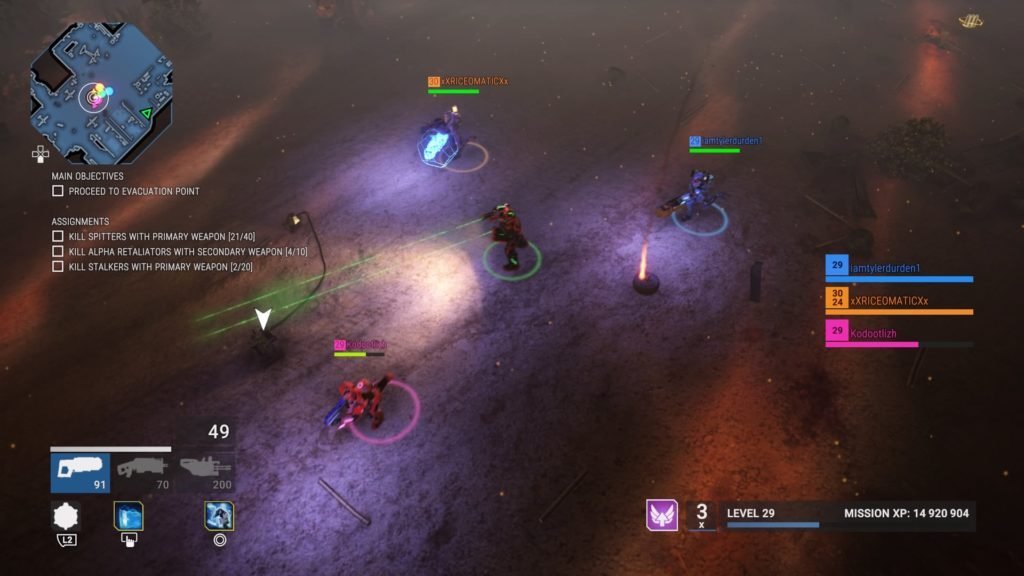Viewport: 1024px width, 576px height.
Task: Open the octagonal minimap
Action: click(100, 92)
